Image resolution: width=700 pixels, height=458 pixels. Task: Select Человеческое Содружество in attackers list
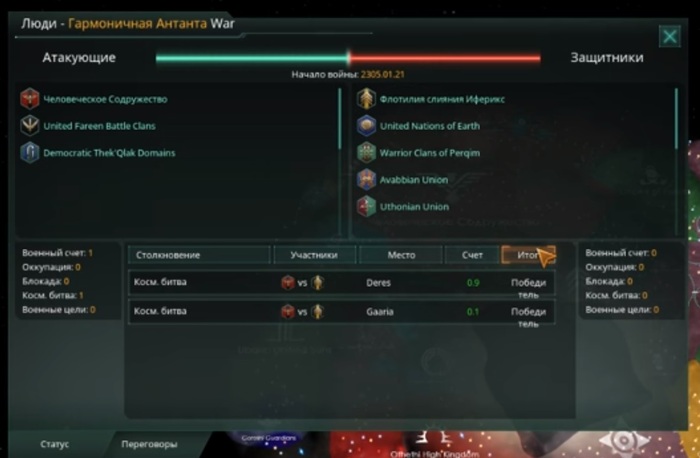click(105, 99)
